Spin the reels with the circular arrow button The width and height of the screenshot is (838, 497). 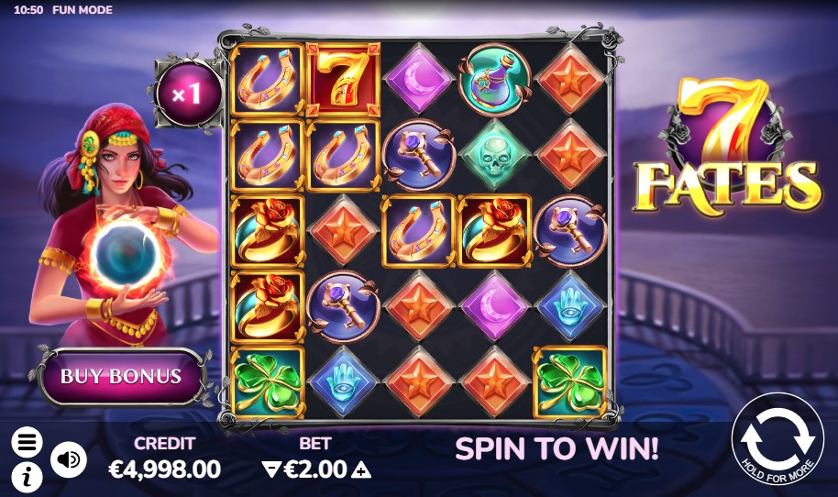pos(776,441)
